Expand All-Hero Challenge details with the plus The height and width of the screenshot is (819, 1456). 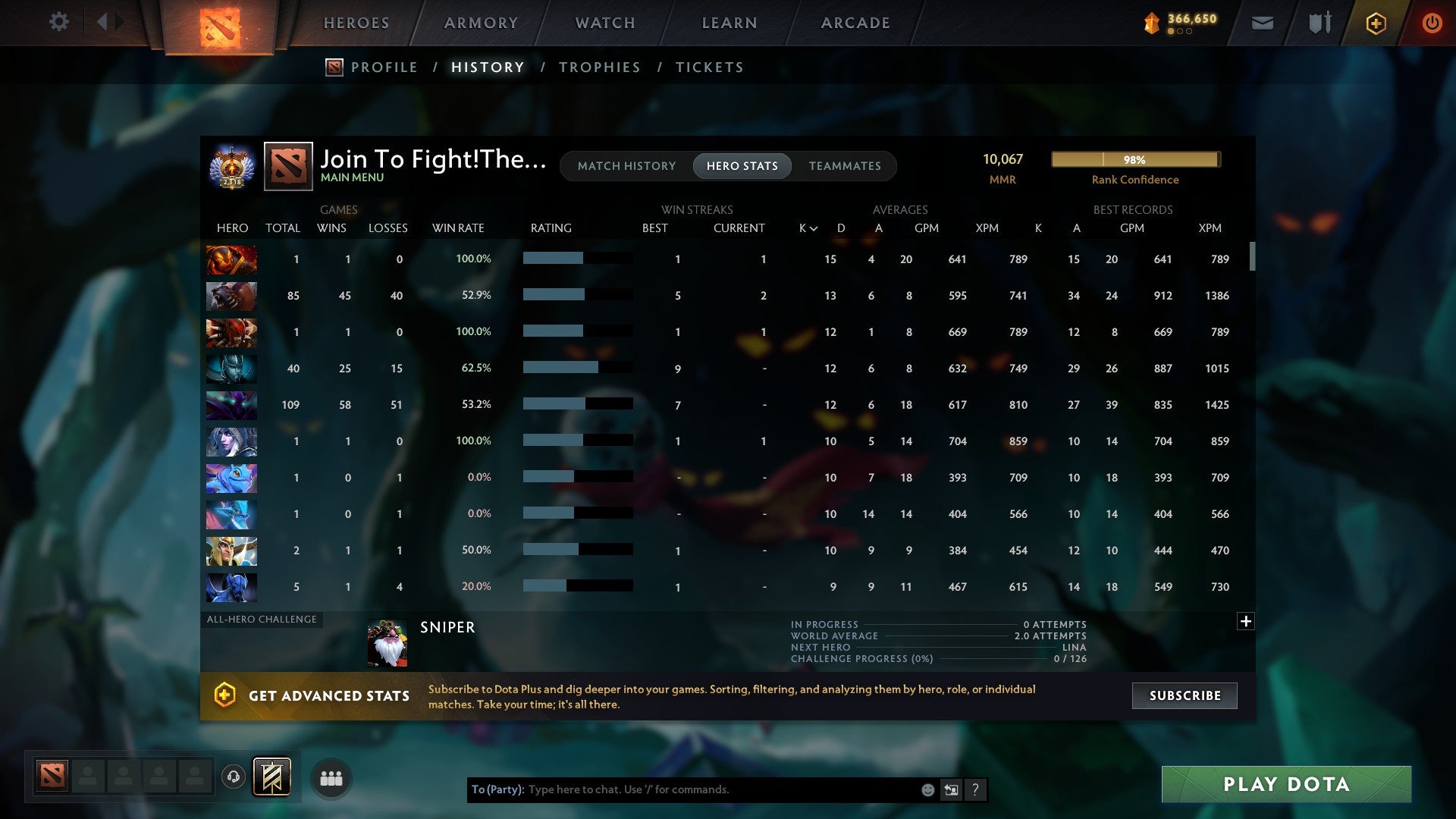coord(1246,621)
